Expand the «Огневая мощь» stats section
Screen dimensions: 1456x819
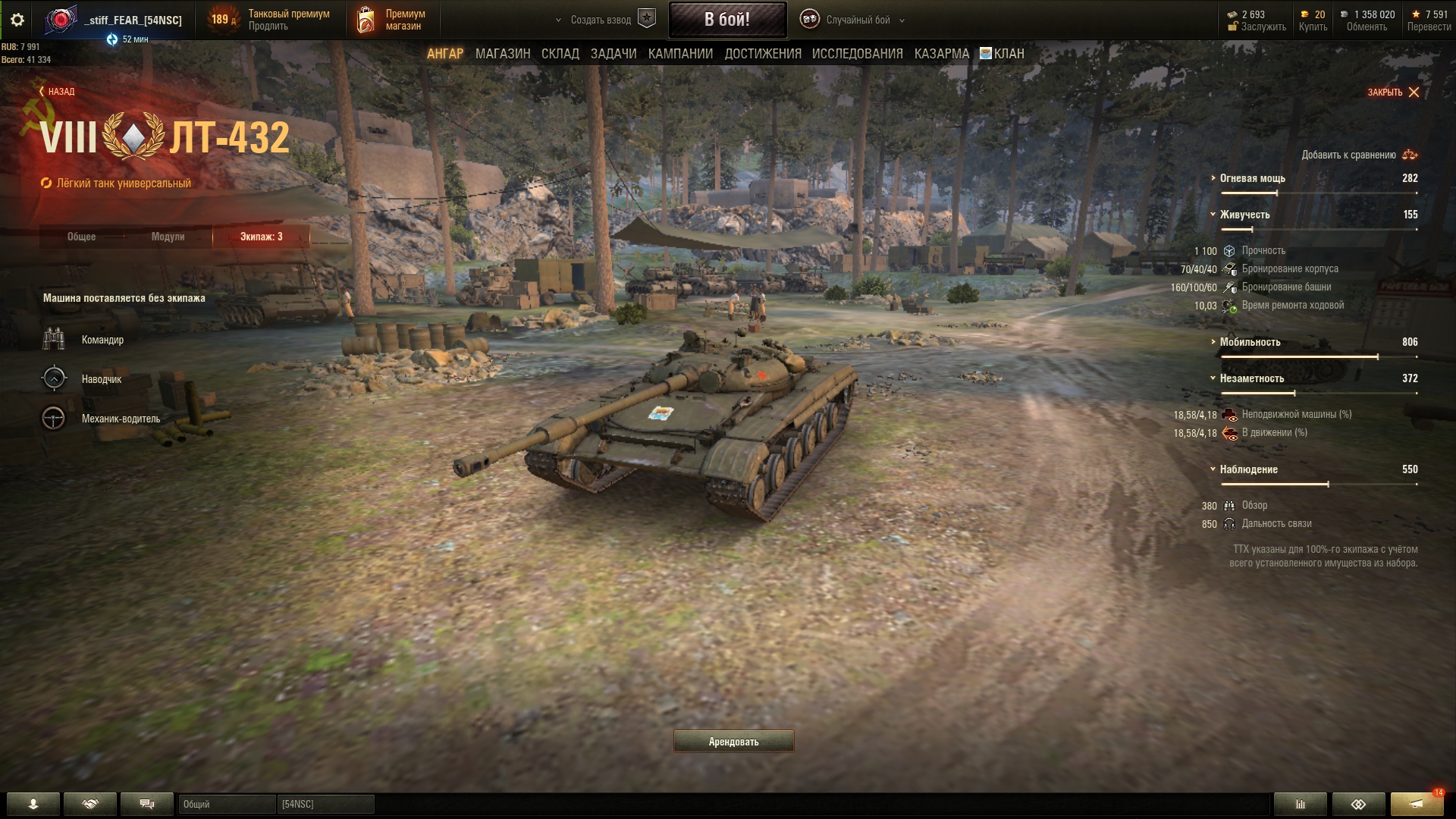[x=1252, y=178]
